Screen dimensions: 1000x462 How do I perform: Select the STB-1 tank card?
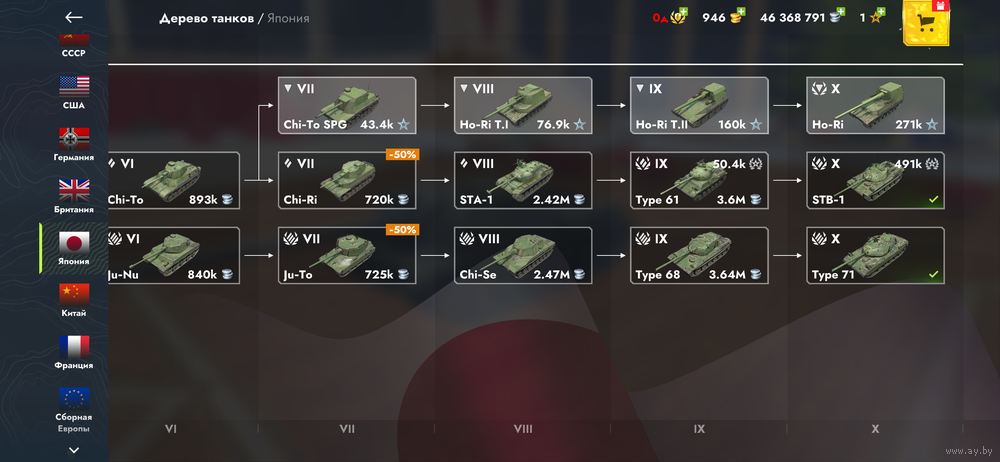click(x=875, y=181)
